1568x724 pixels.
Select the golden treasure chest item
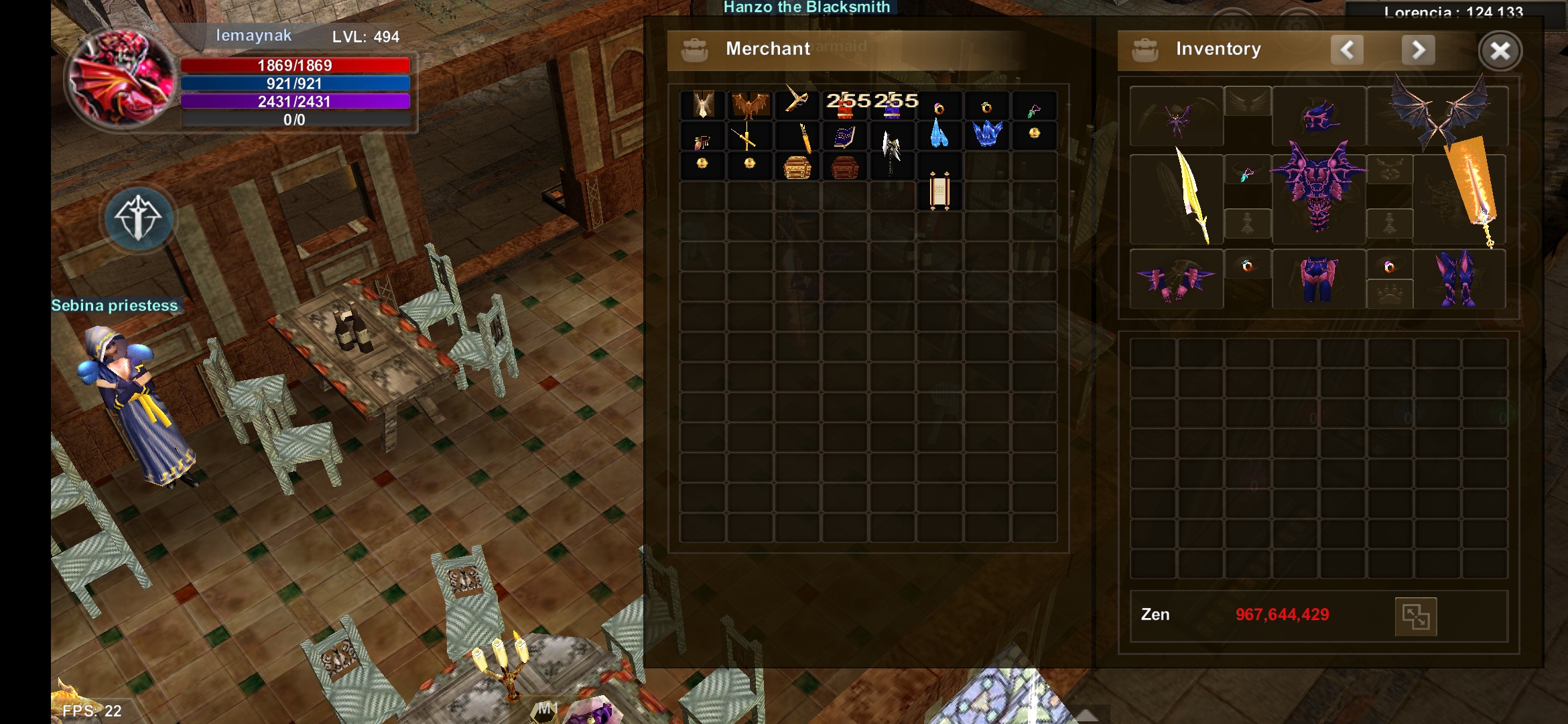797,167
